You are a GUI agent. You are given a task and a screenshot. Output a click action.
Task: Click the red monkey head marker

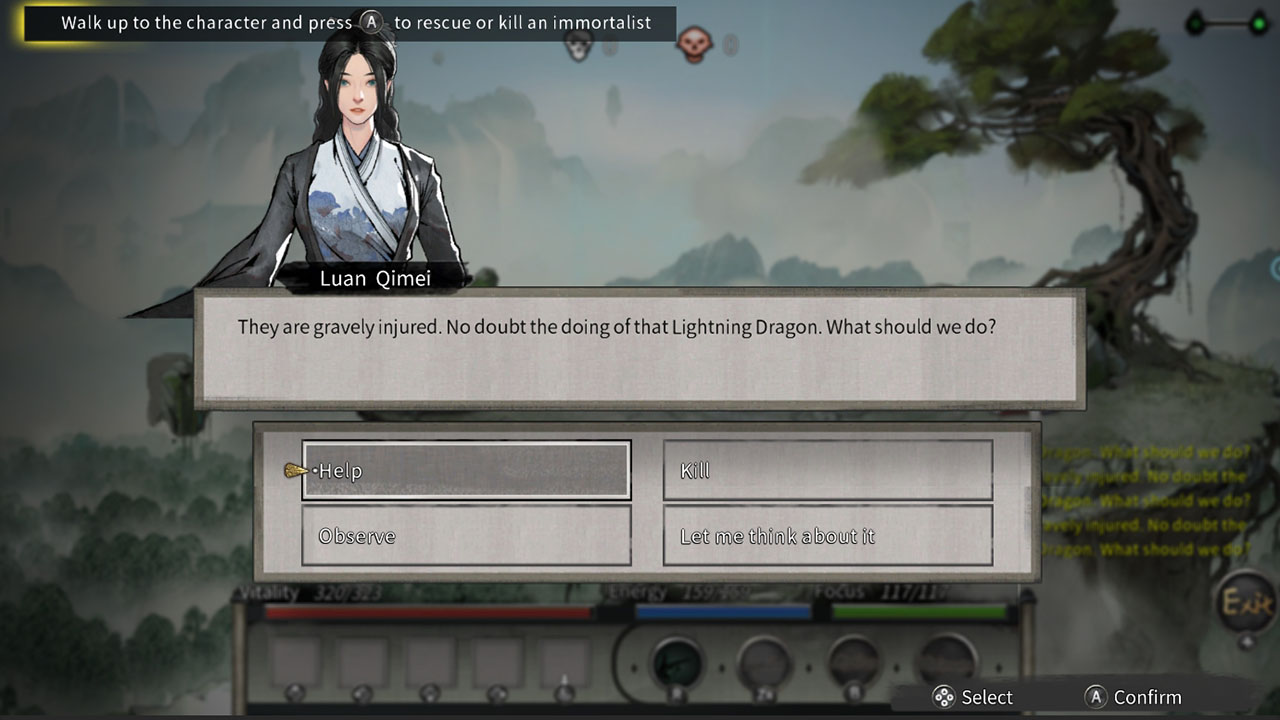pyautogui.click(x=697, y=44)
